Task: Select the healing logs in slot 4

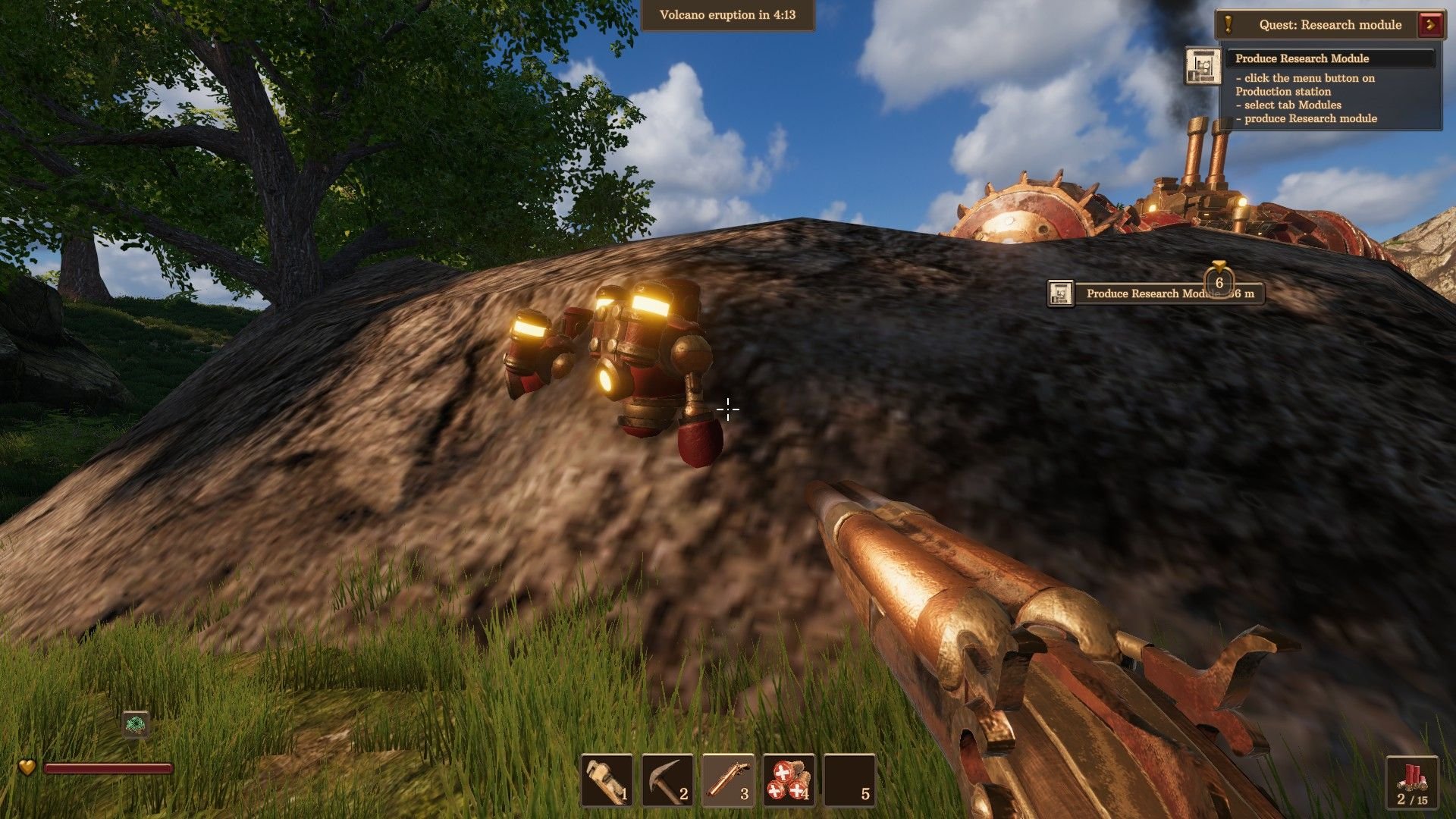Action: coord(789,780)
